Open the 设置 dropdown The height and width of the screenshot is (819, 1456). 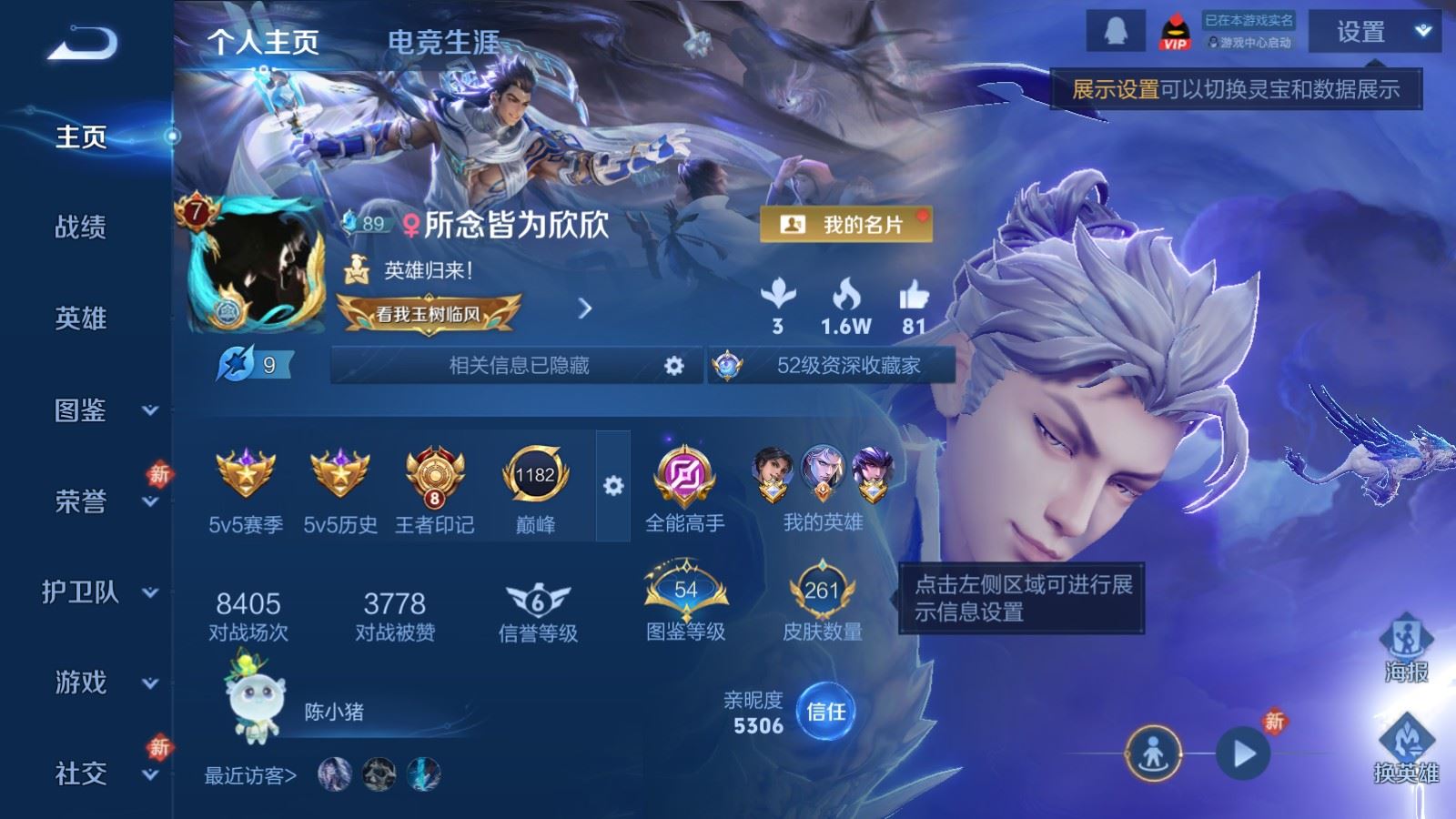[x=1375, y=33]
